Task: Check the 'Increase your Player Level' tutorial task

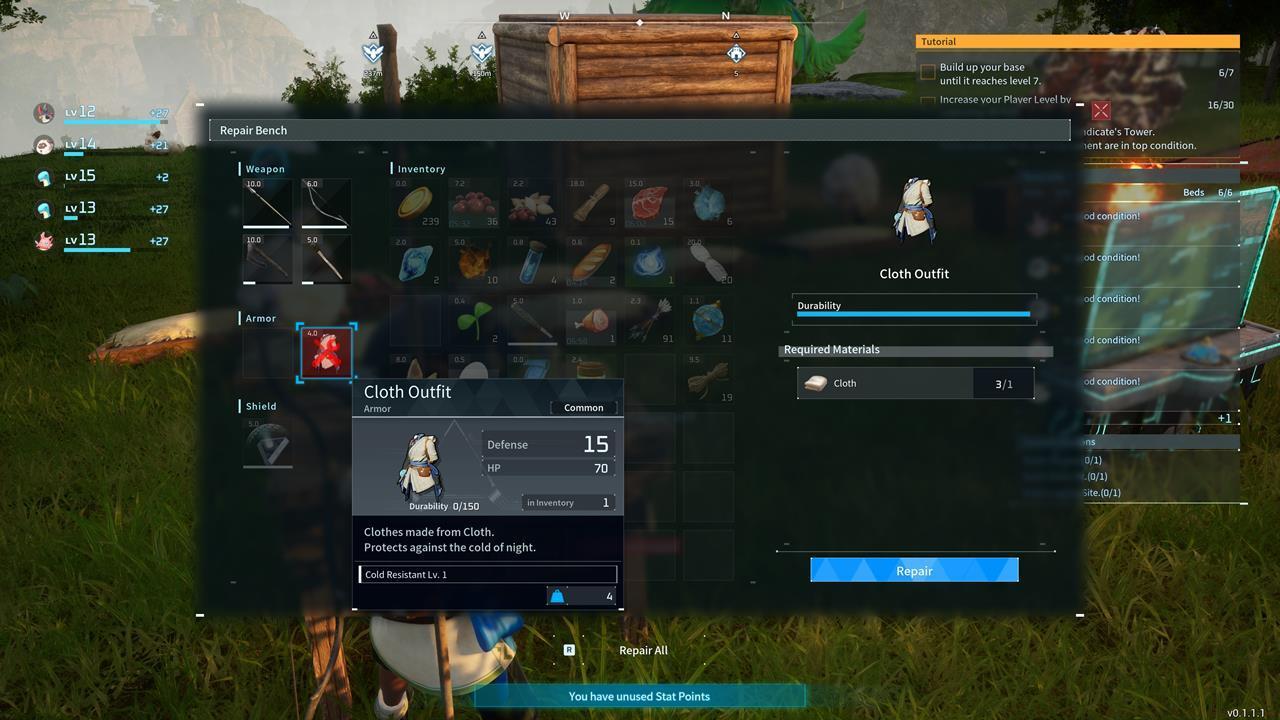Action: (x=927, y=99)
